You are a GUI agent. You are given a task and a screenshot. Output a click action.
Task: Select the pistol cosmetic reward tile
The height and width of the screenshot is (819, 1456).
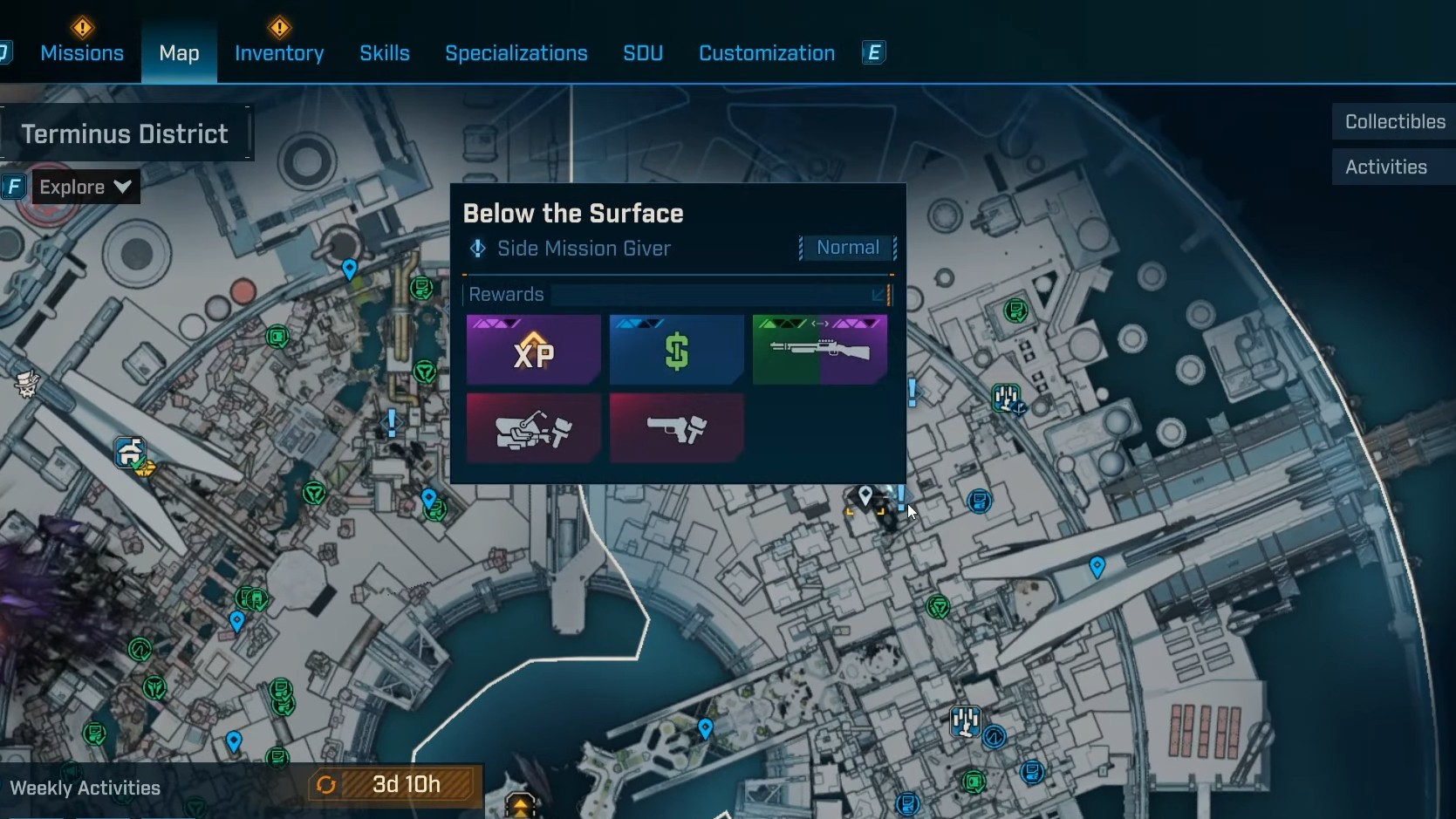(677, 428)
